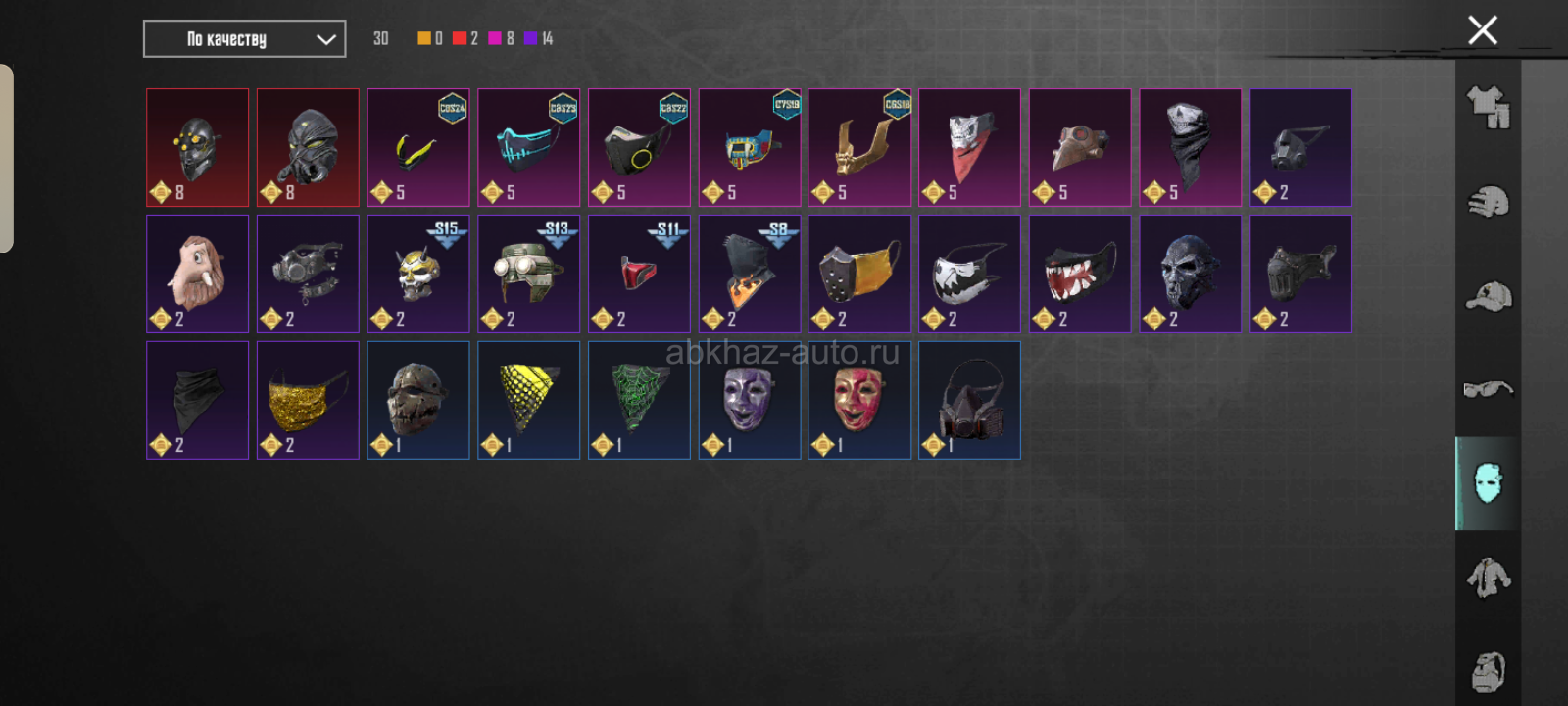The height and width of the screenshot is (706, 1568).
Task: Select the face mask category tab
Action: (1488, 483)
